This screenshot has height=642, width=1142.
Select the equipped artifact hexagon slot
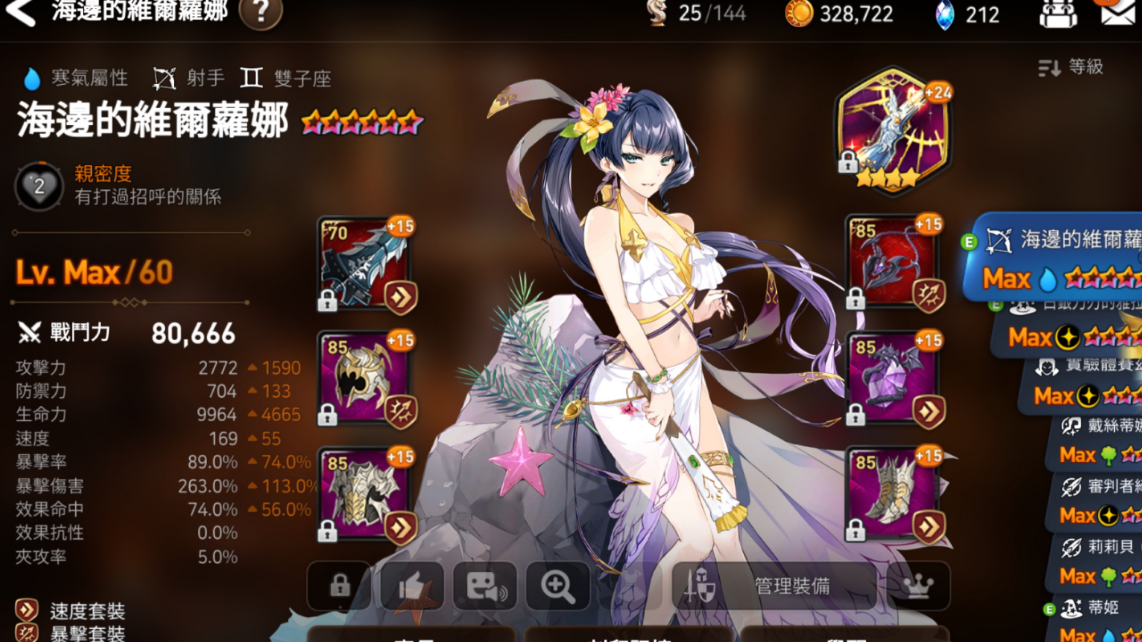[x=892, y=130]
